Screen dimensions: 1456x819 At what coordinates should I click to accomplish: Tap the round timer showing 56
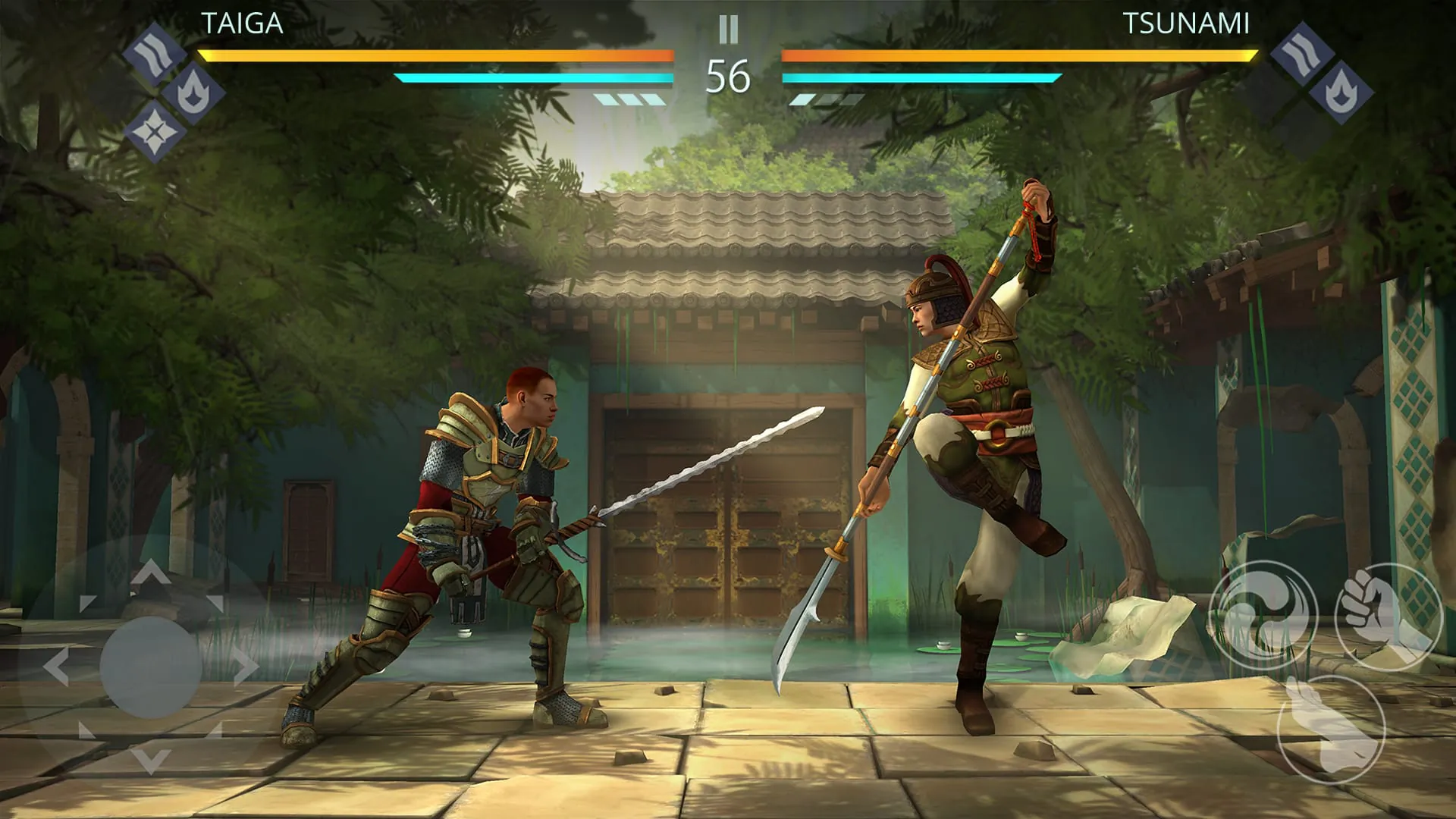pyautogui.click(x=728, y=76)
